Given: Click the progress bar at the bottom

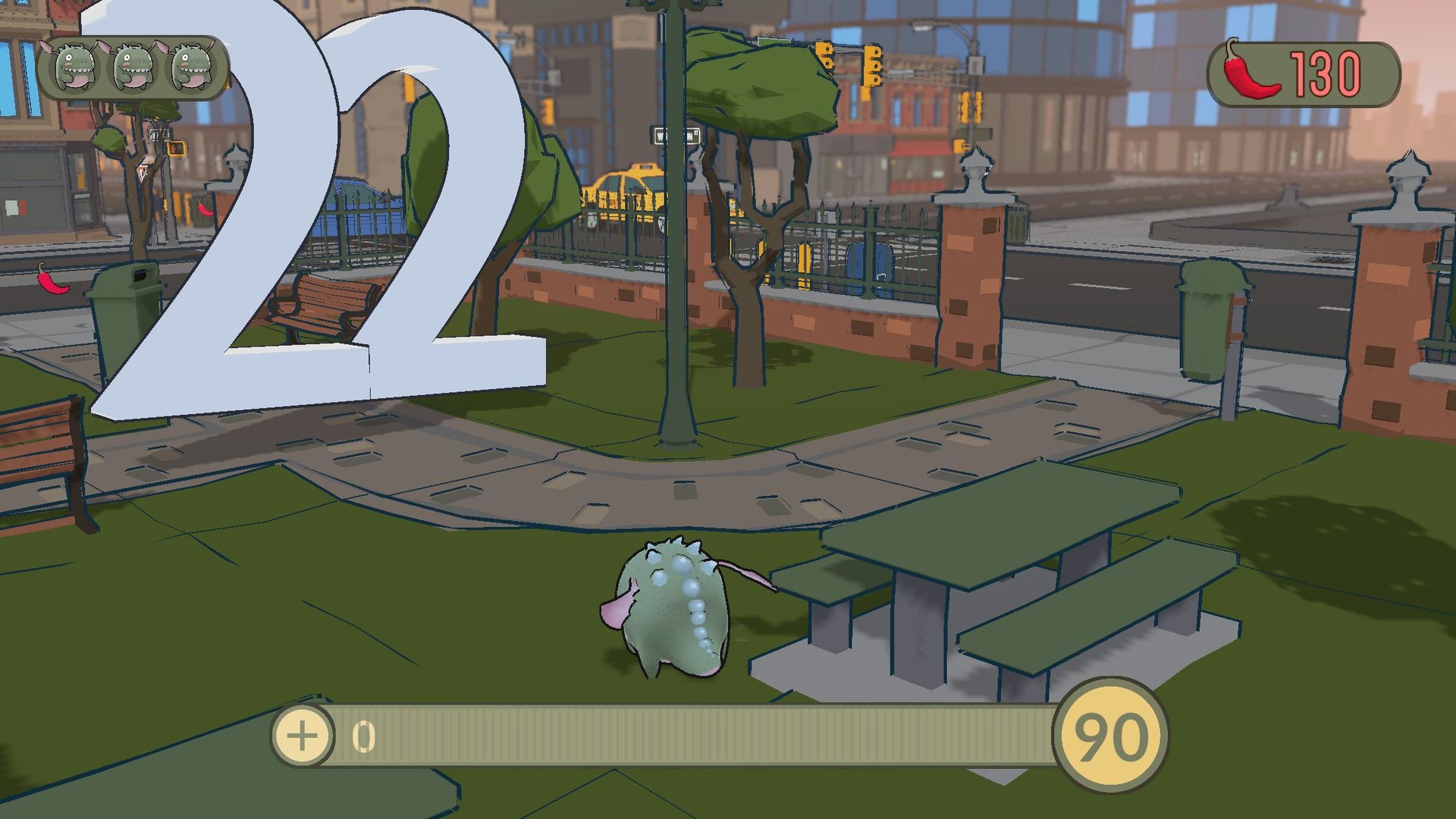Looking at the screenshot, I should pos(682,734).
